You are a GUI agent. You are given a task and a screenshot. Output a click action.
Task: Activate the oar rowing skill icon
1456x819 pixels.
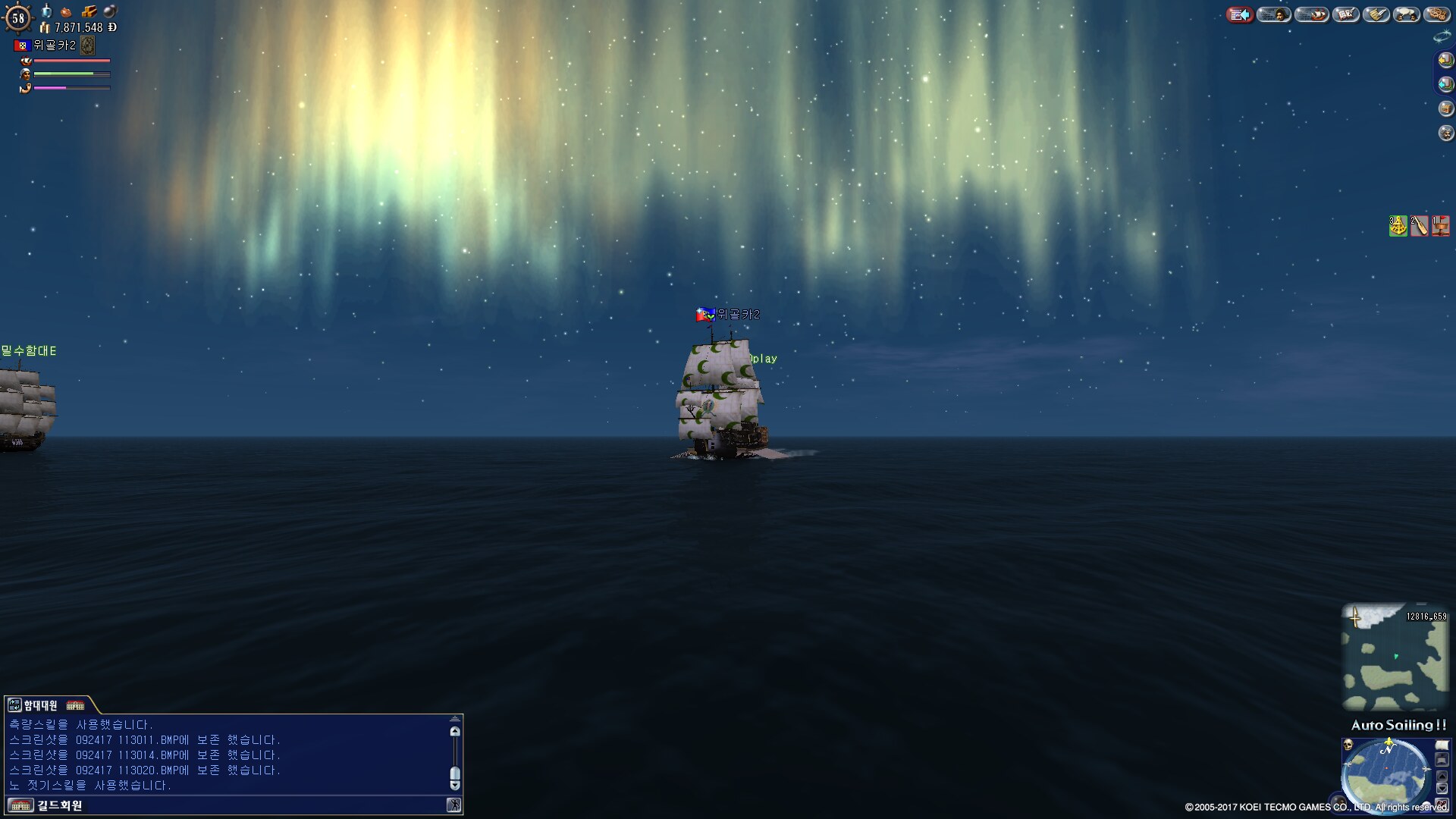coord(1419,226)
